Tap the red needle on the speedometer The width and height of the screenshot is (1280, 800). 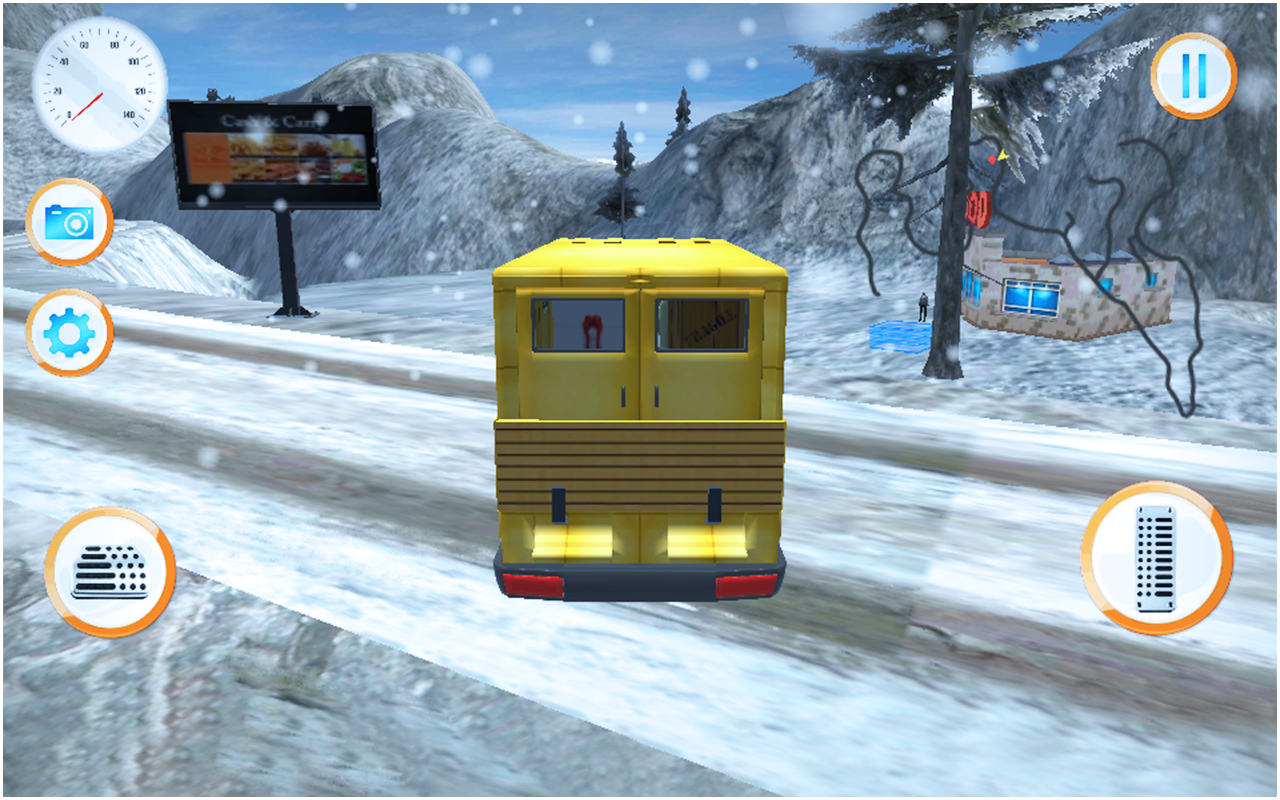coord(88,107)
